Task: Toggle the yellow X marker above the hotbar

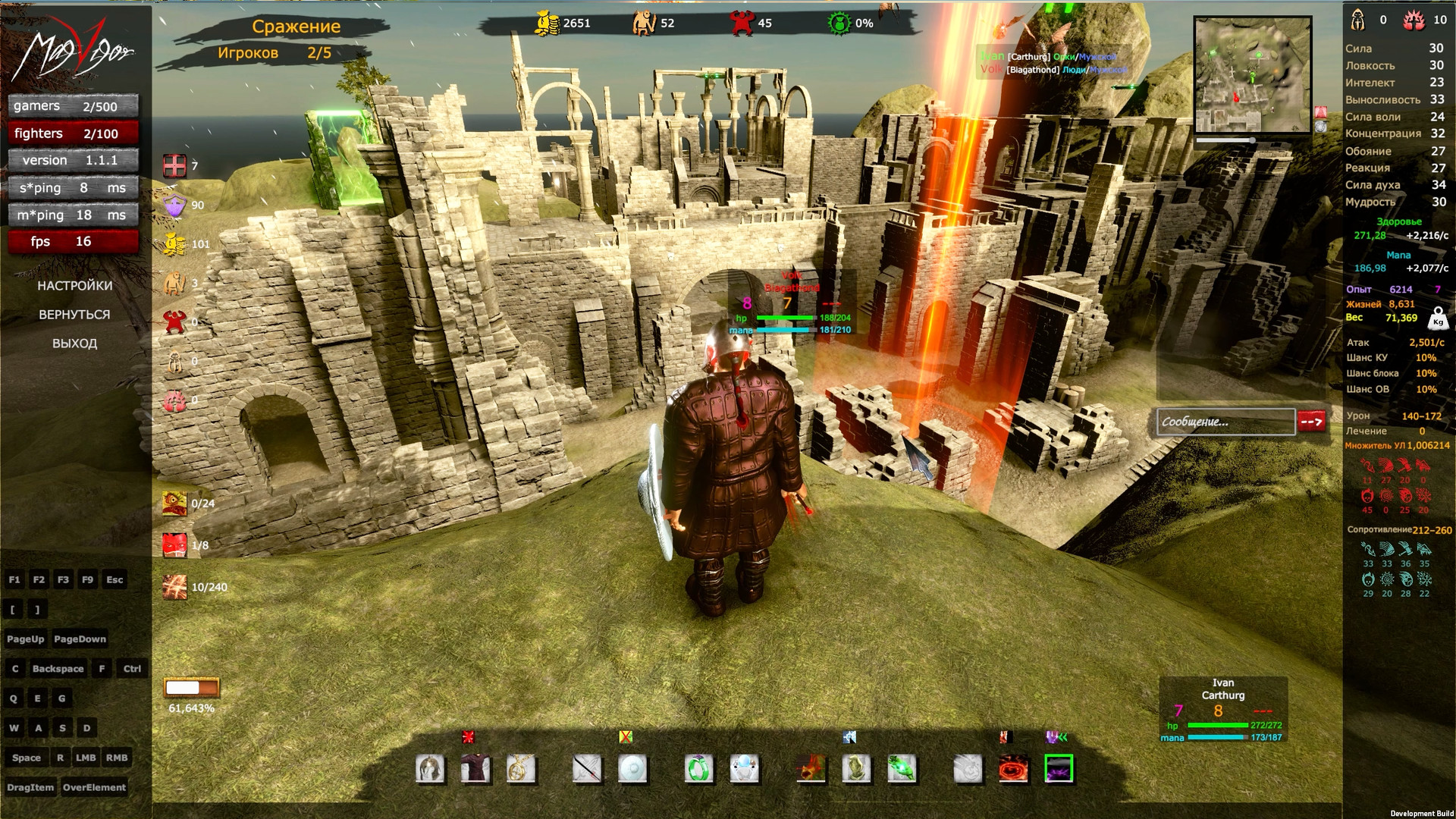Action: coord(626,735)
